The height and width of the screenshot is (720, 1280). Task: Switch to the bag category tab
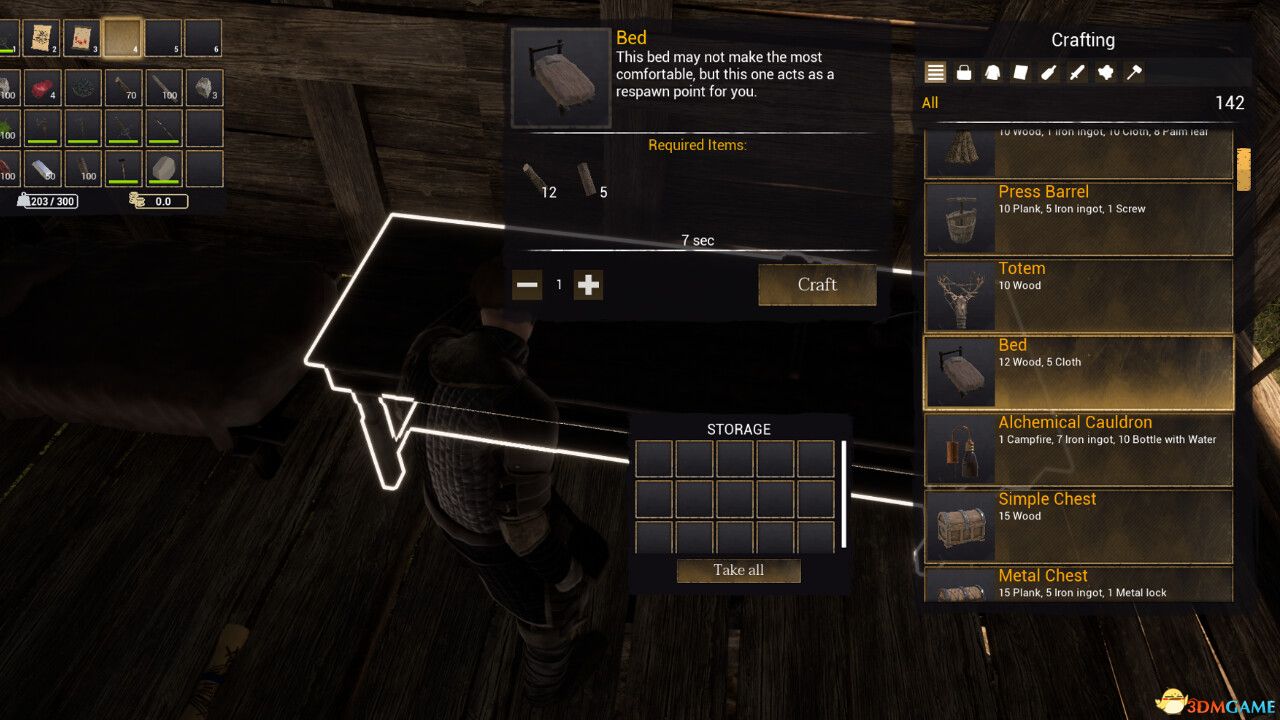(x=964, y=72)
